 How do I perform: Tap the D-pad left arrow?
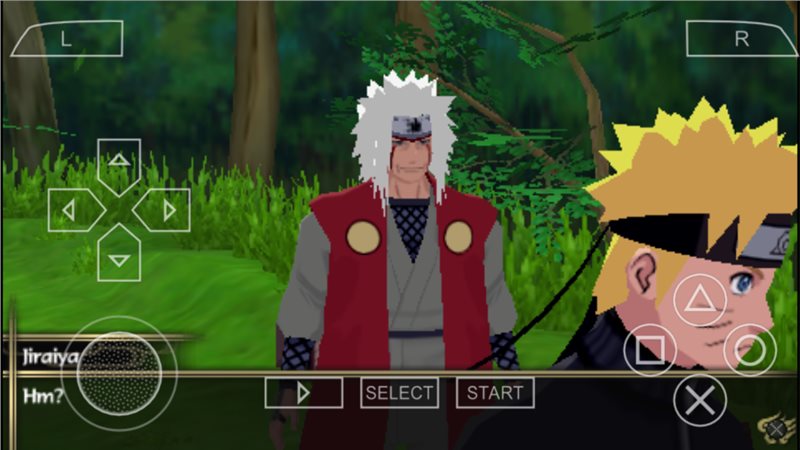tap(70, 210)
